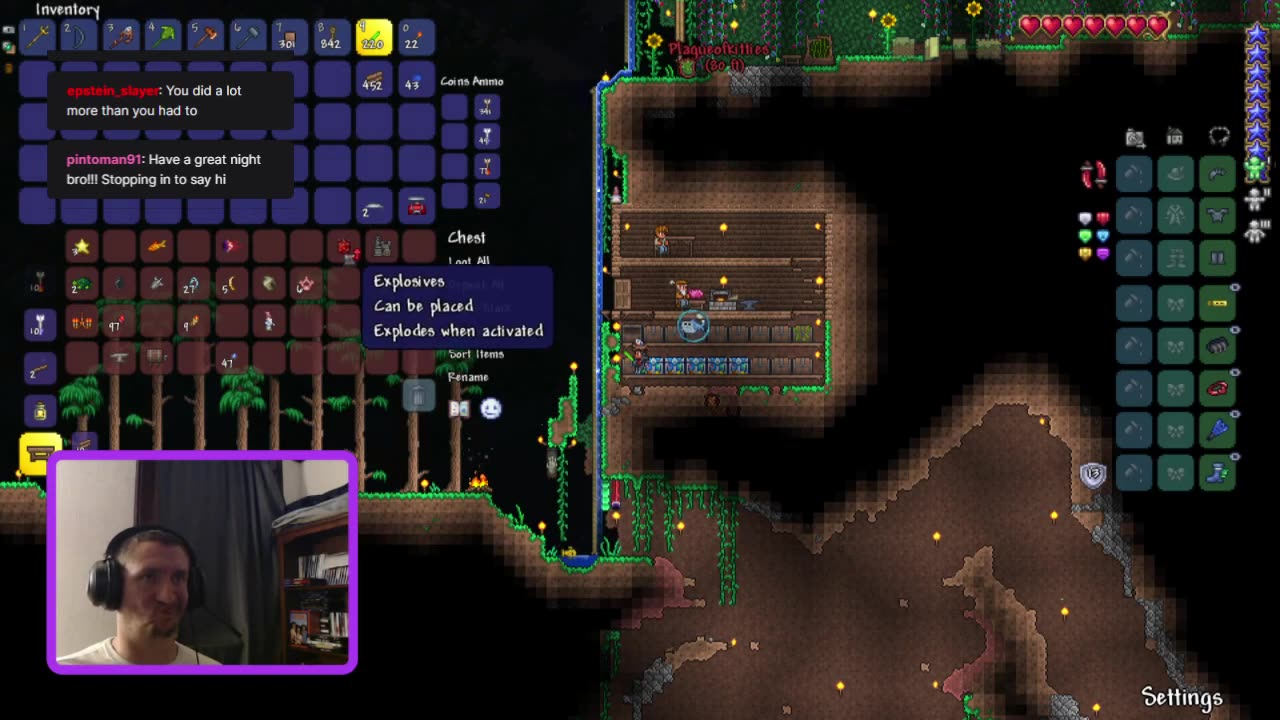Viewport: 1280px width, 720px height.
Task: Select the highlighted glowsticks in hotbar slot 9
Action: (x=373, y=36)
